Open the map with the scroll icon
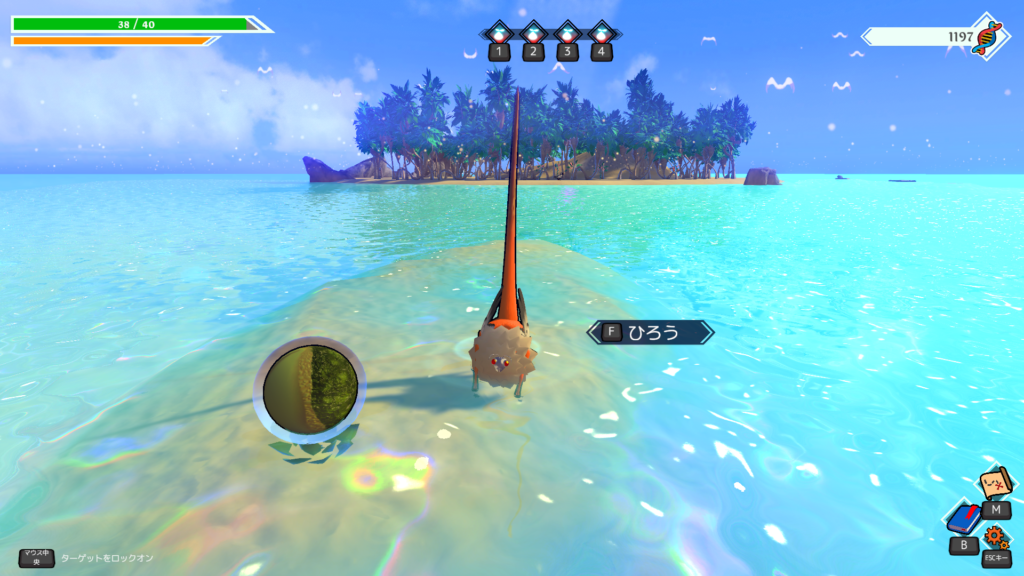Screen dimensions: 1024x576 pyautogui.click(x=994, y=485)
